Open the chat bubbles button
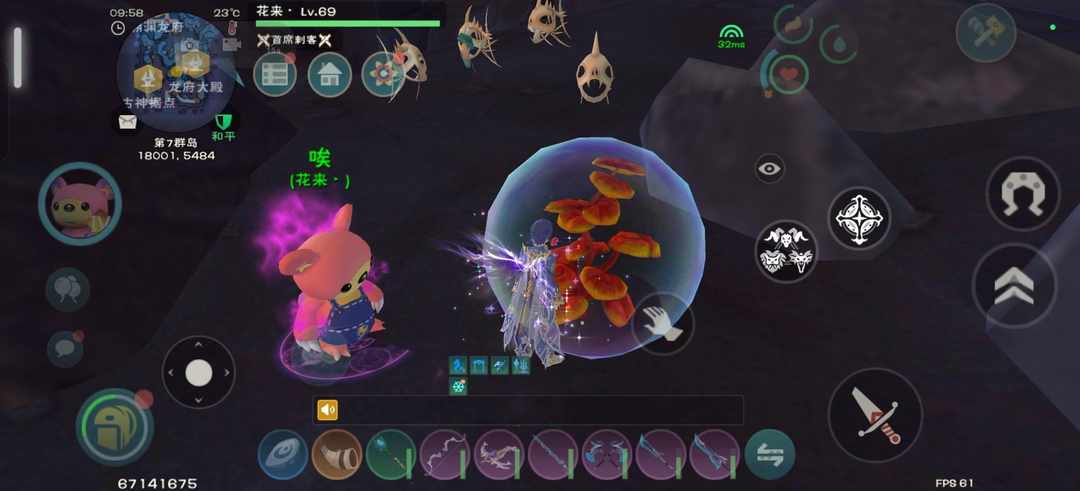This screenshot has height=491, width=1080. click(x=67, y=290)
